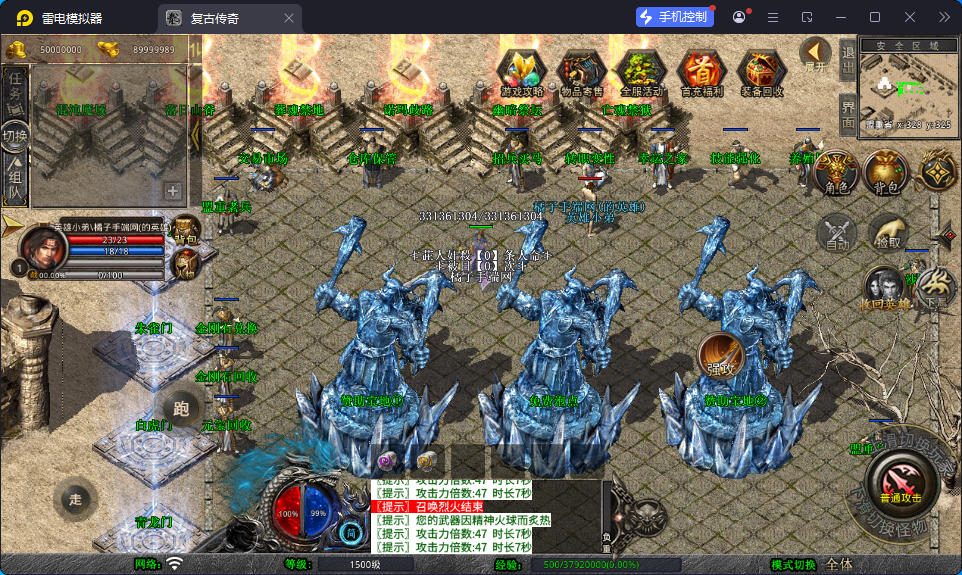Open the 首充福利 first-recharge bonus
962x575 pixels.
pyautogui.click(x=701, y=72)
